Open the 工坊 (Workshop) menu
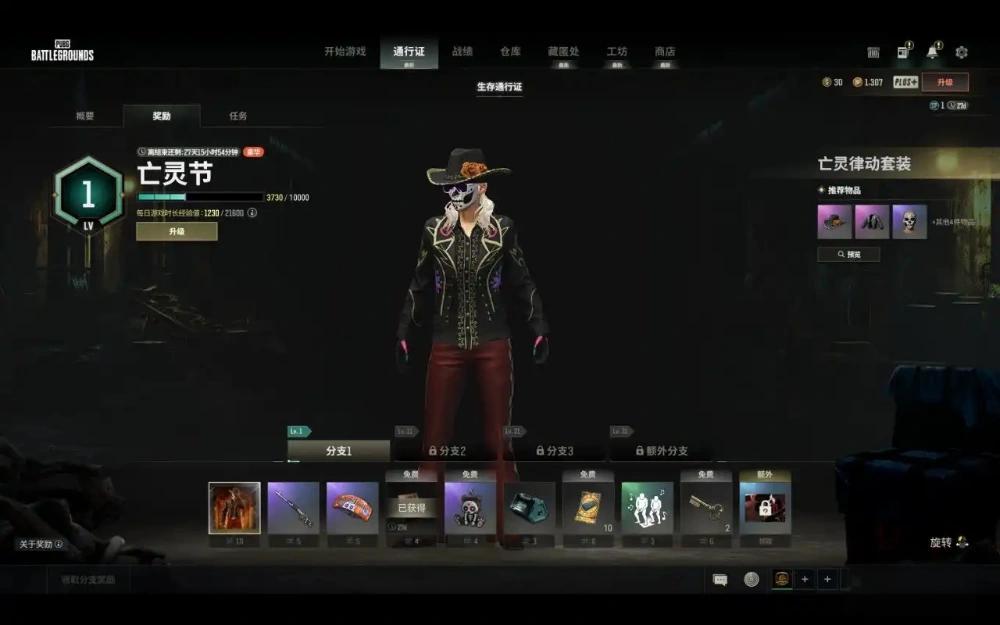 pyautogui.click(x=617, y=52)
